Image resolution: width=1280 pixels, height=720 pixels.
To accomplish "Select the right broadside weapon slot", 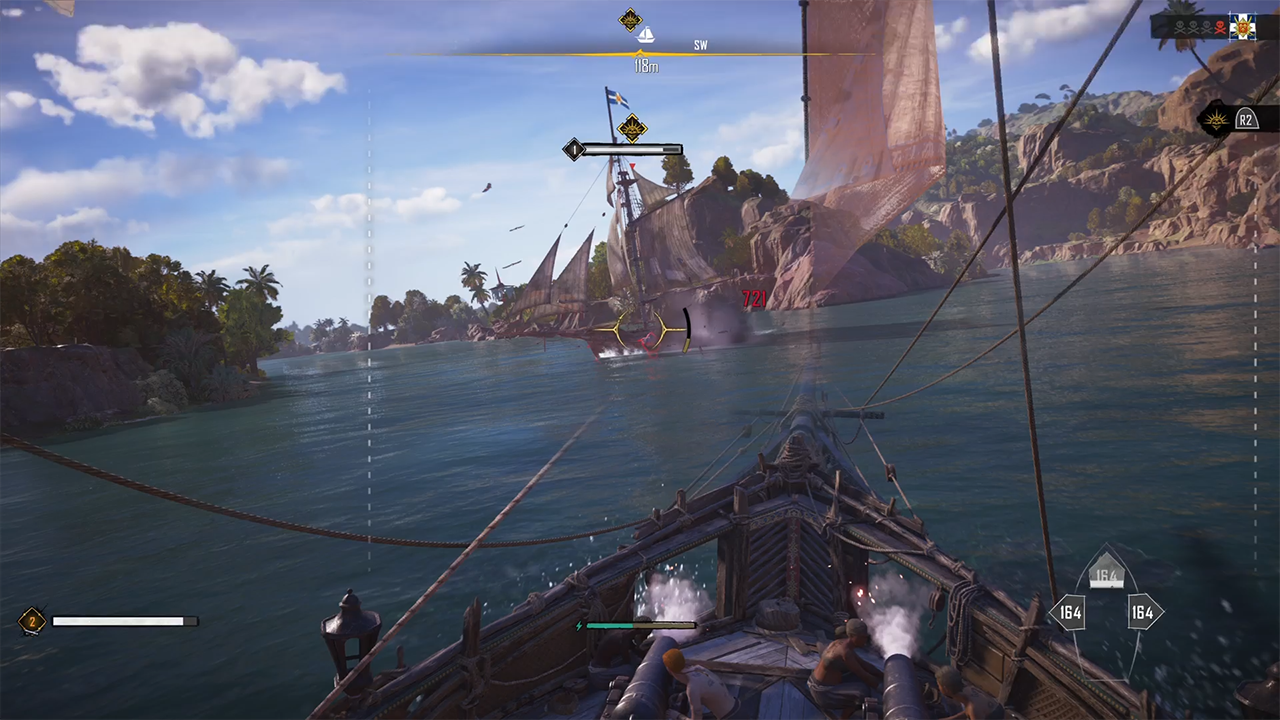I will pyautogui.click(x=1143, y=612).
